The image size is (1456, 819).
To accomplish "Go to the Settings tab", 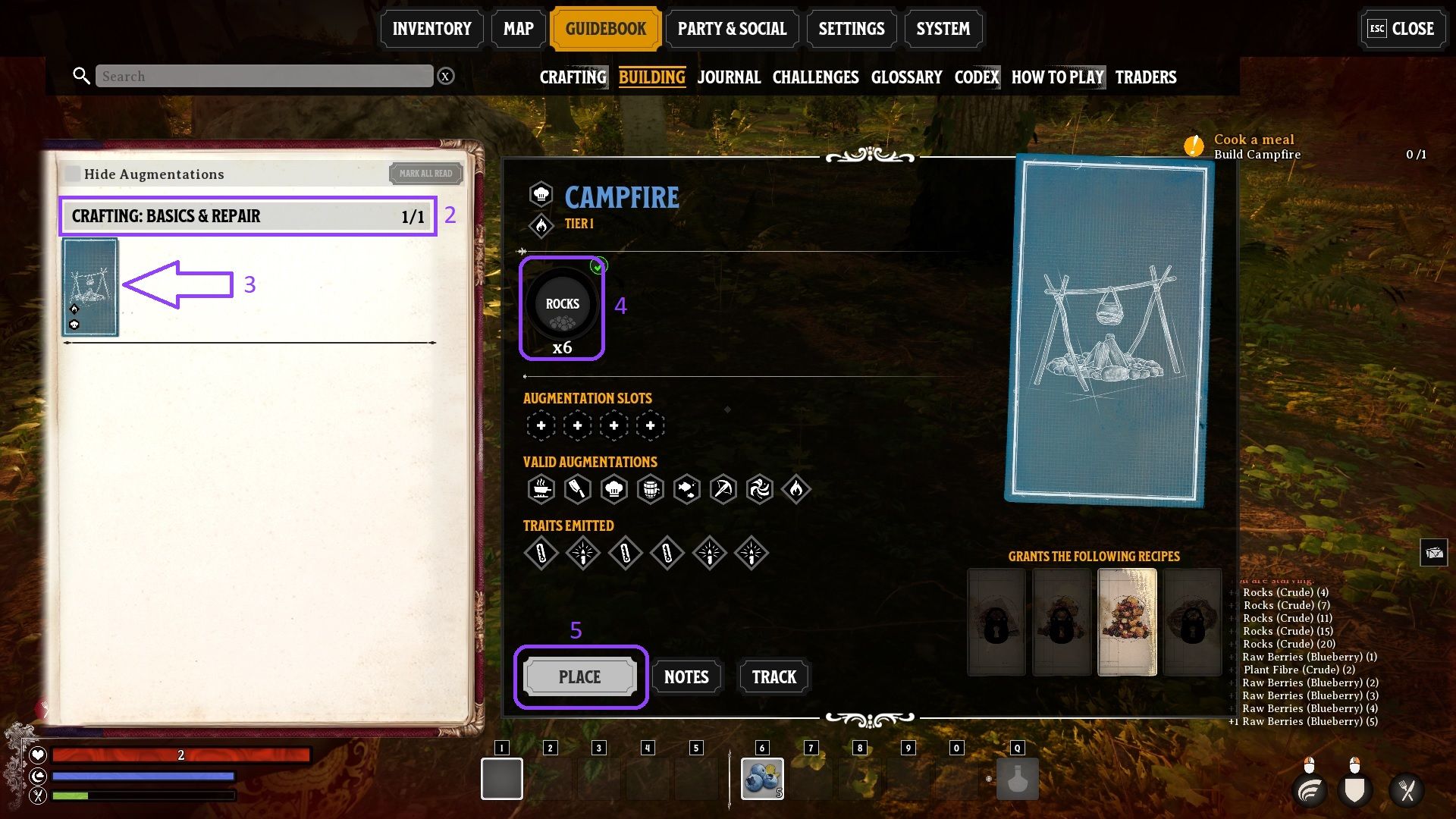I will click(x=851, y=29).
